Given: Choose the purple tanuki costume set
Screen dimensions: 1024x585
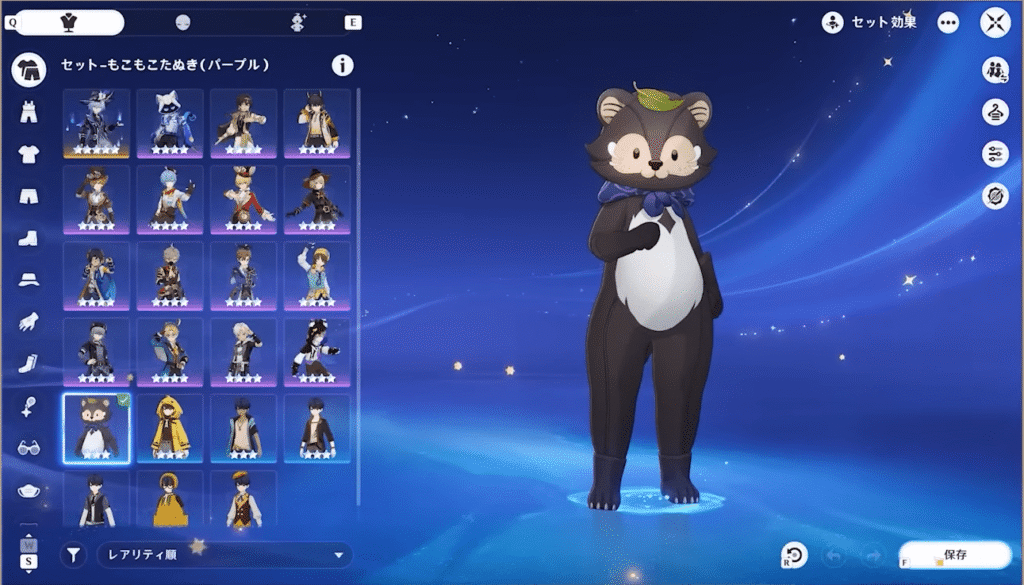Looking at the screenshot, I should click(96, 428).
